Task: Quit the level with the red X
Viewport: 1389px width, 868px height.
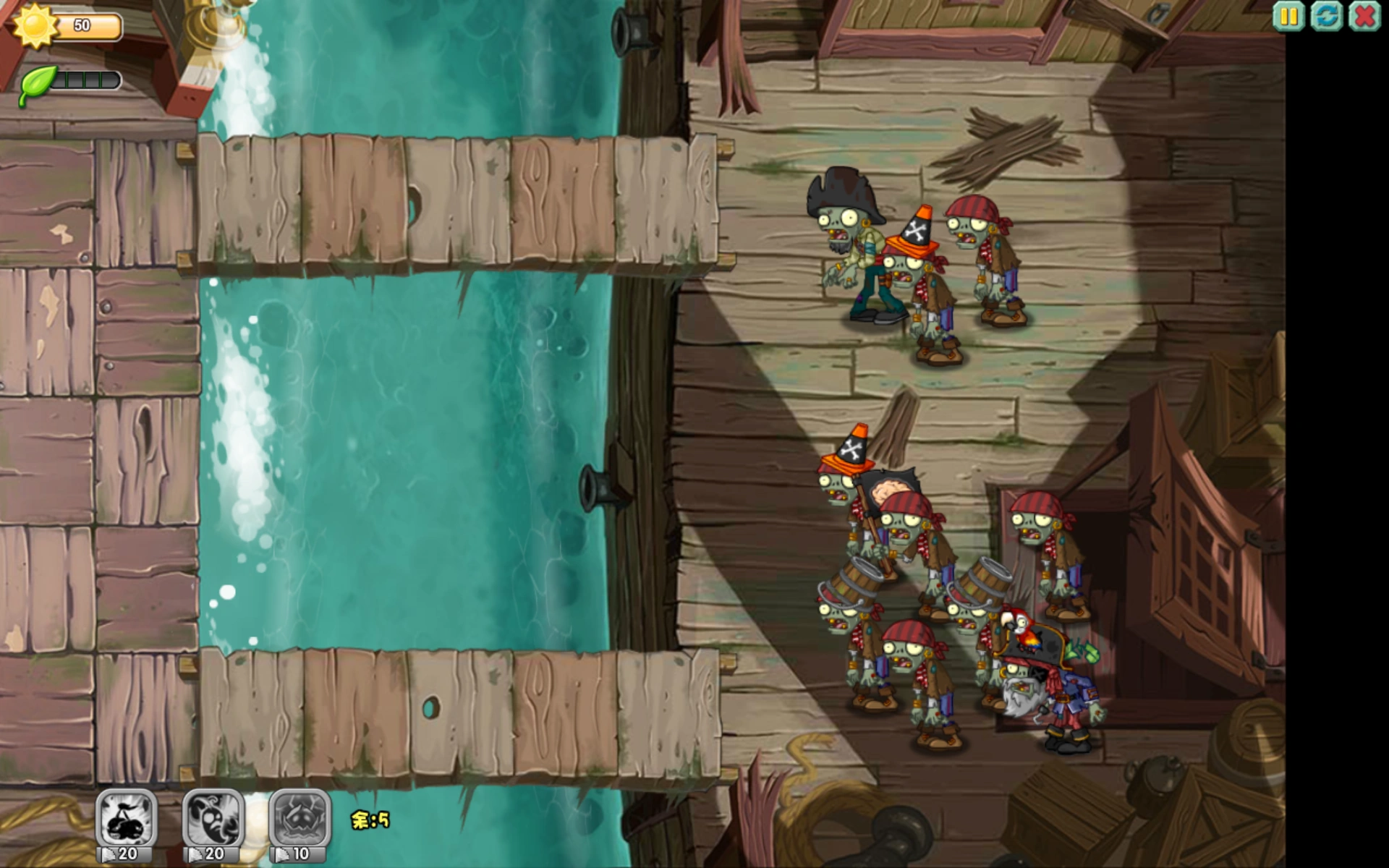Action: pos(1364,16)
